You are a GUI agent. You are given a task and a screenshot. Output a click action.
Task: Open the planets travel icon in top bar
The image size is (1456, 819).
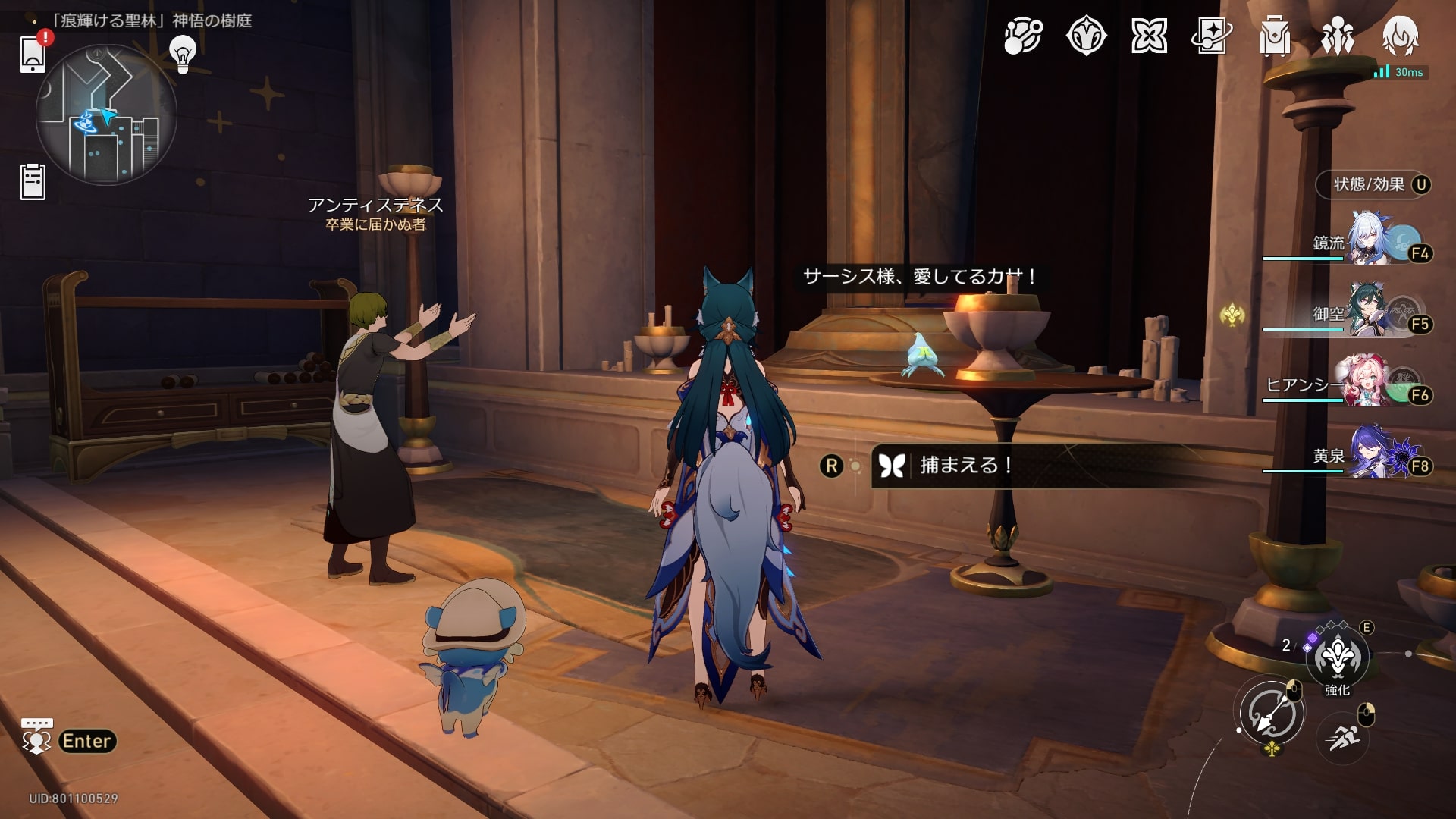[1023, 36]
